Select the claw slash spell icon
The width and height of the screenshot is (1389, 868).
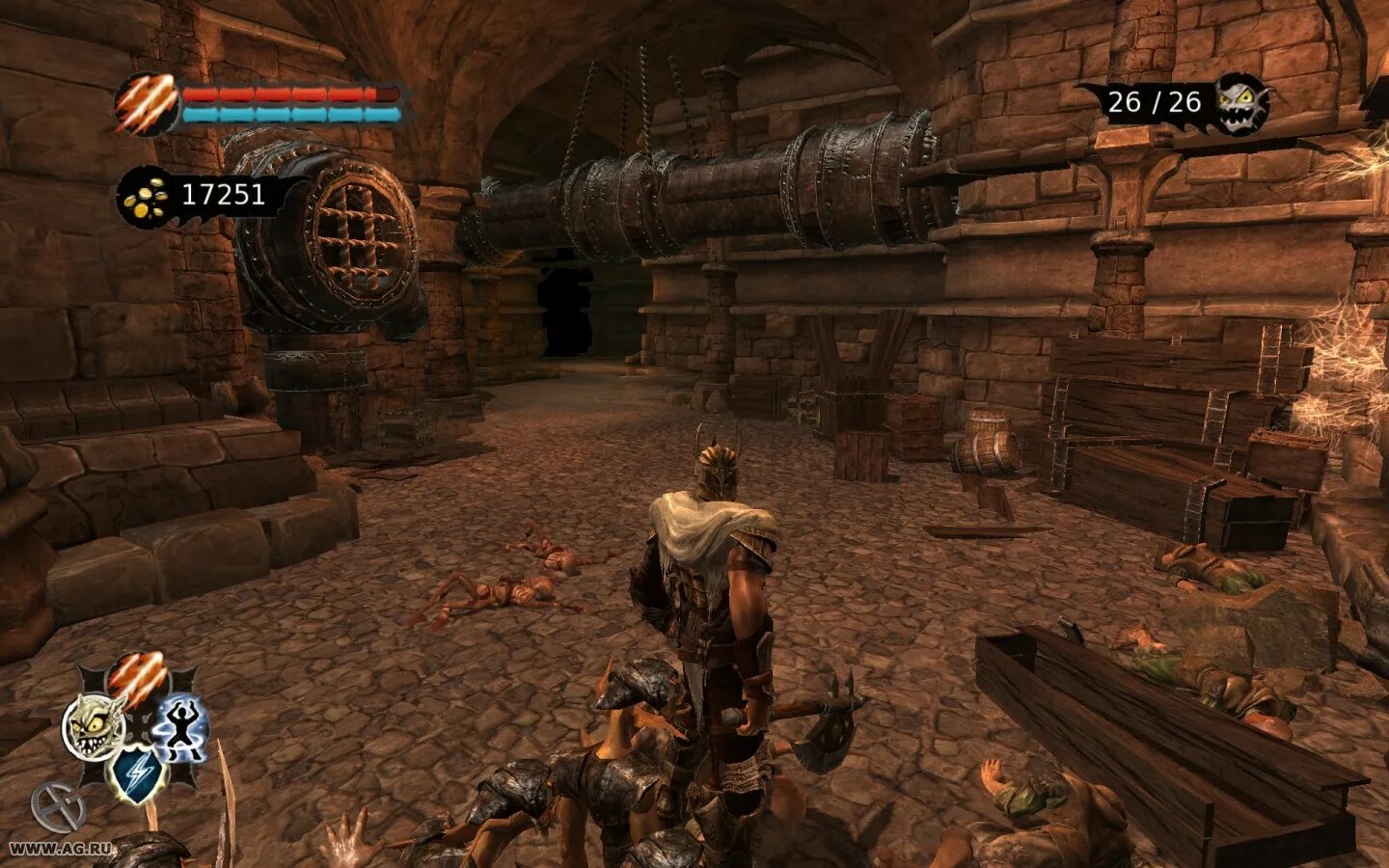pyautogui.click(x=136, y=678)
